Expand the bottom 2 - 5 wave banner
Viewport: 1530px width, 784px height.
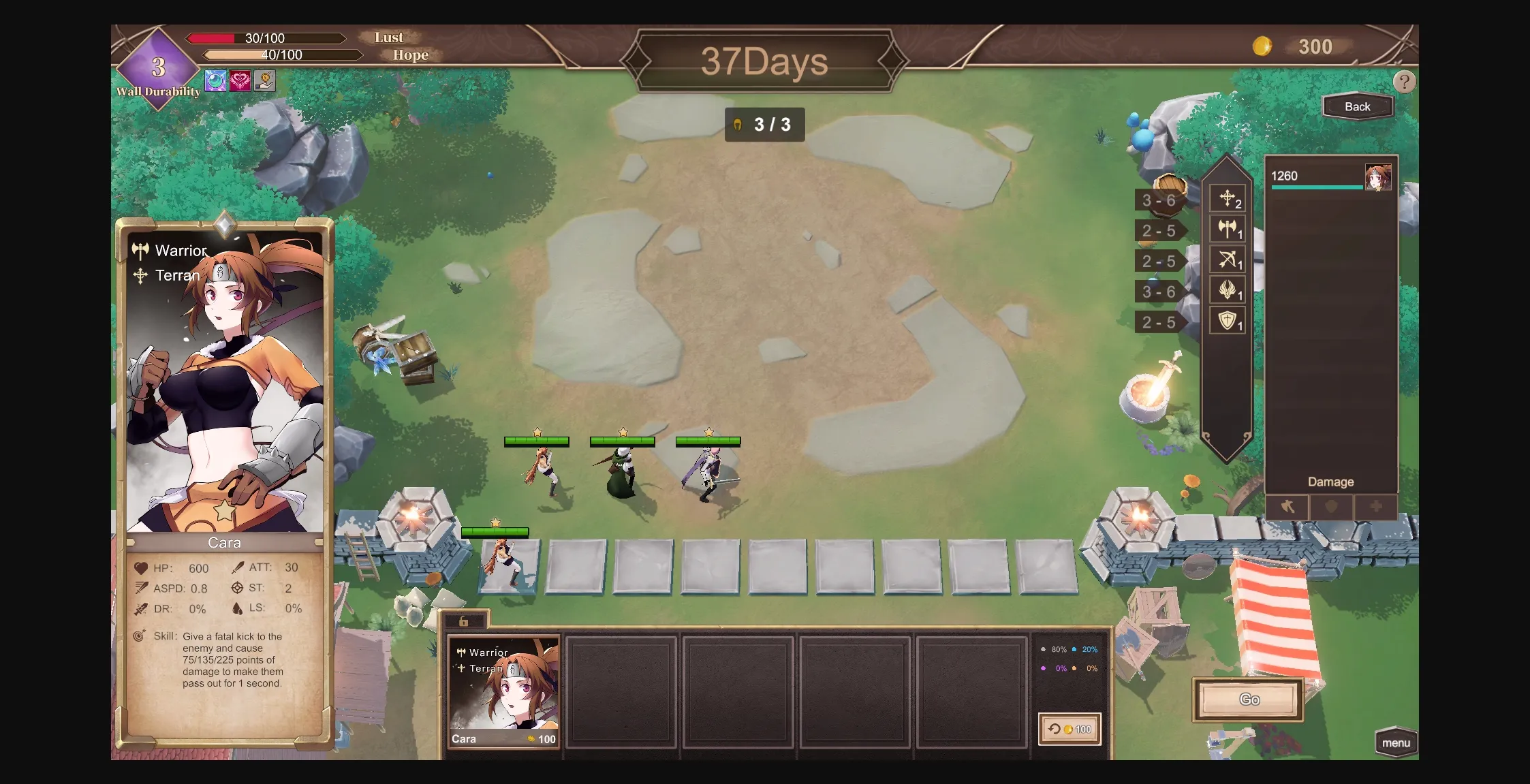(1159, 322)
